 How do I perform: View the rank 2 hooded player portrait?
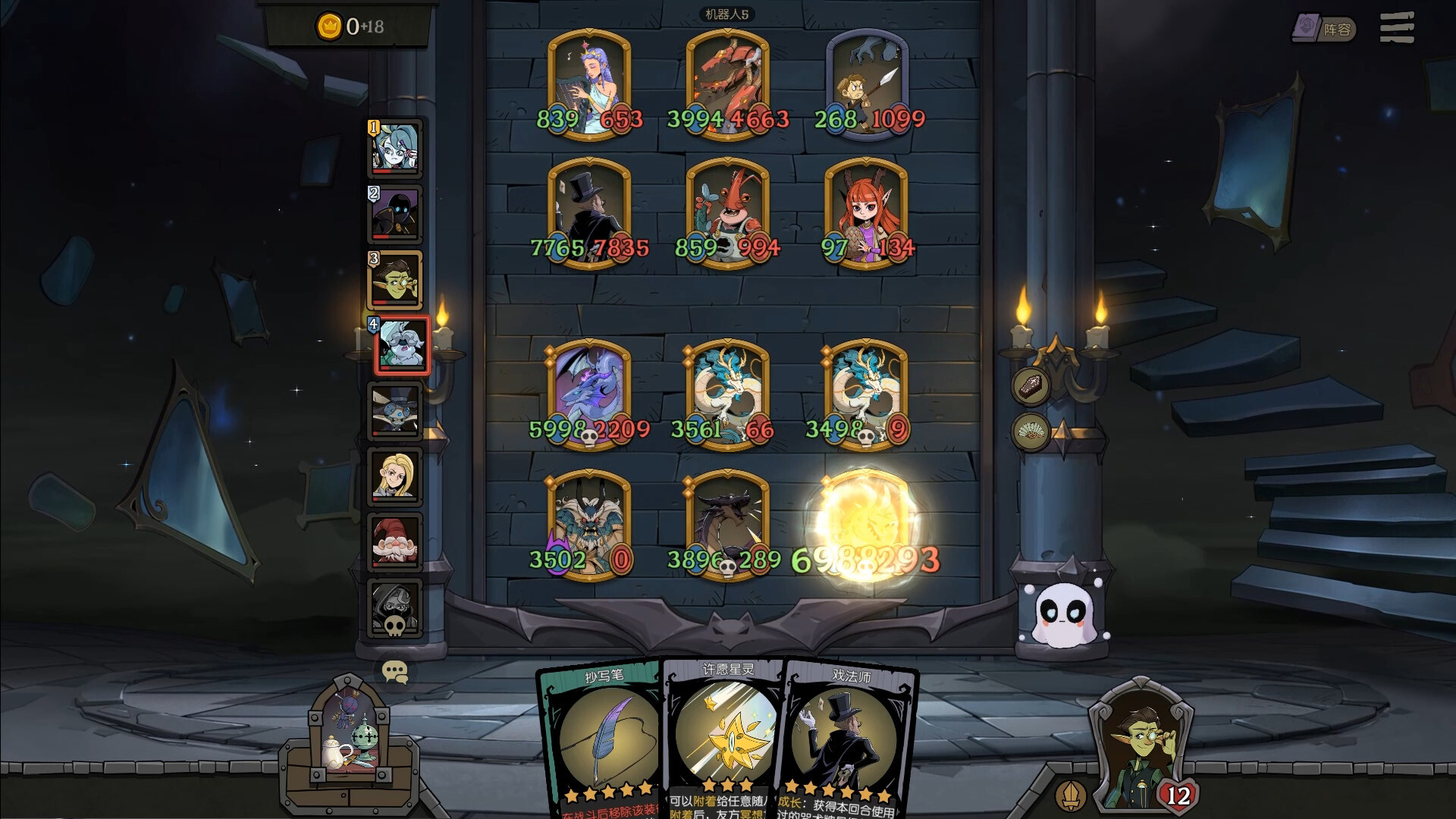pos(394,214)
